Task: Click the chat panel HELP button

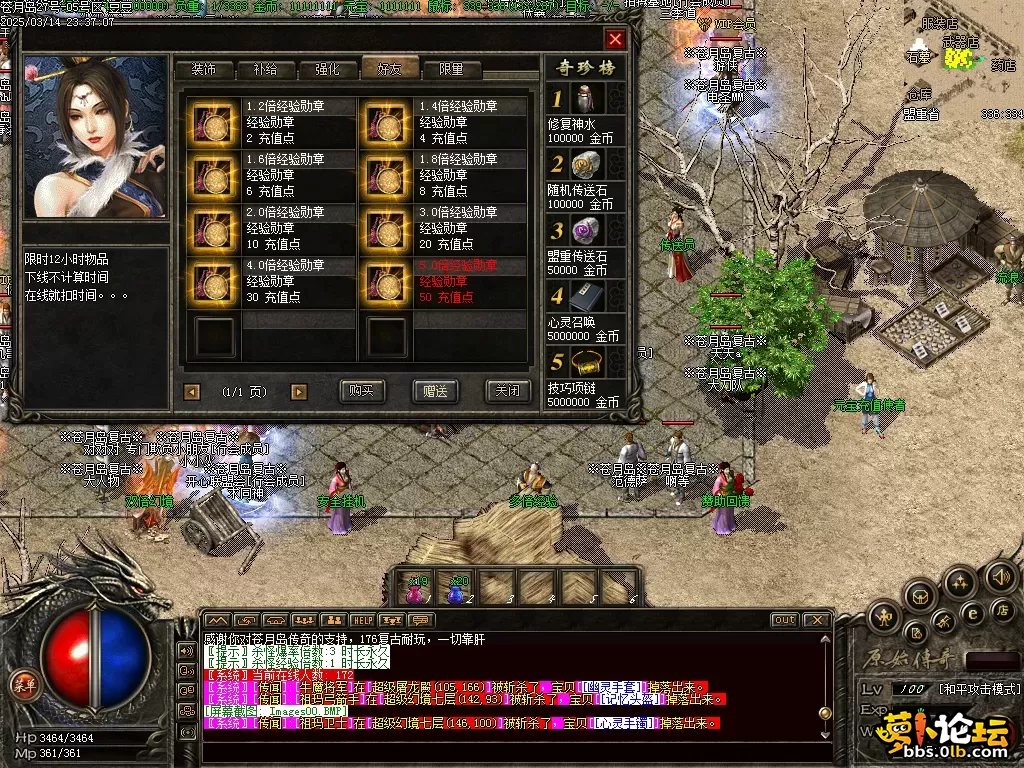Action: [362, 620]
